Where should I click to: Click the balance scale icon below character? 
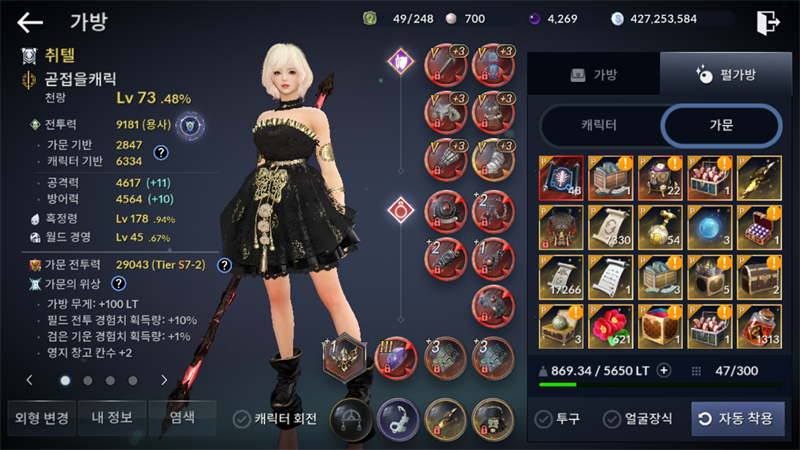click(x=351, y=417)
